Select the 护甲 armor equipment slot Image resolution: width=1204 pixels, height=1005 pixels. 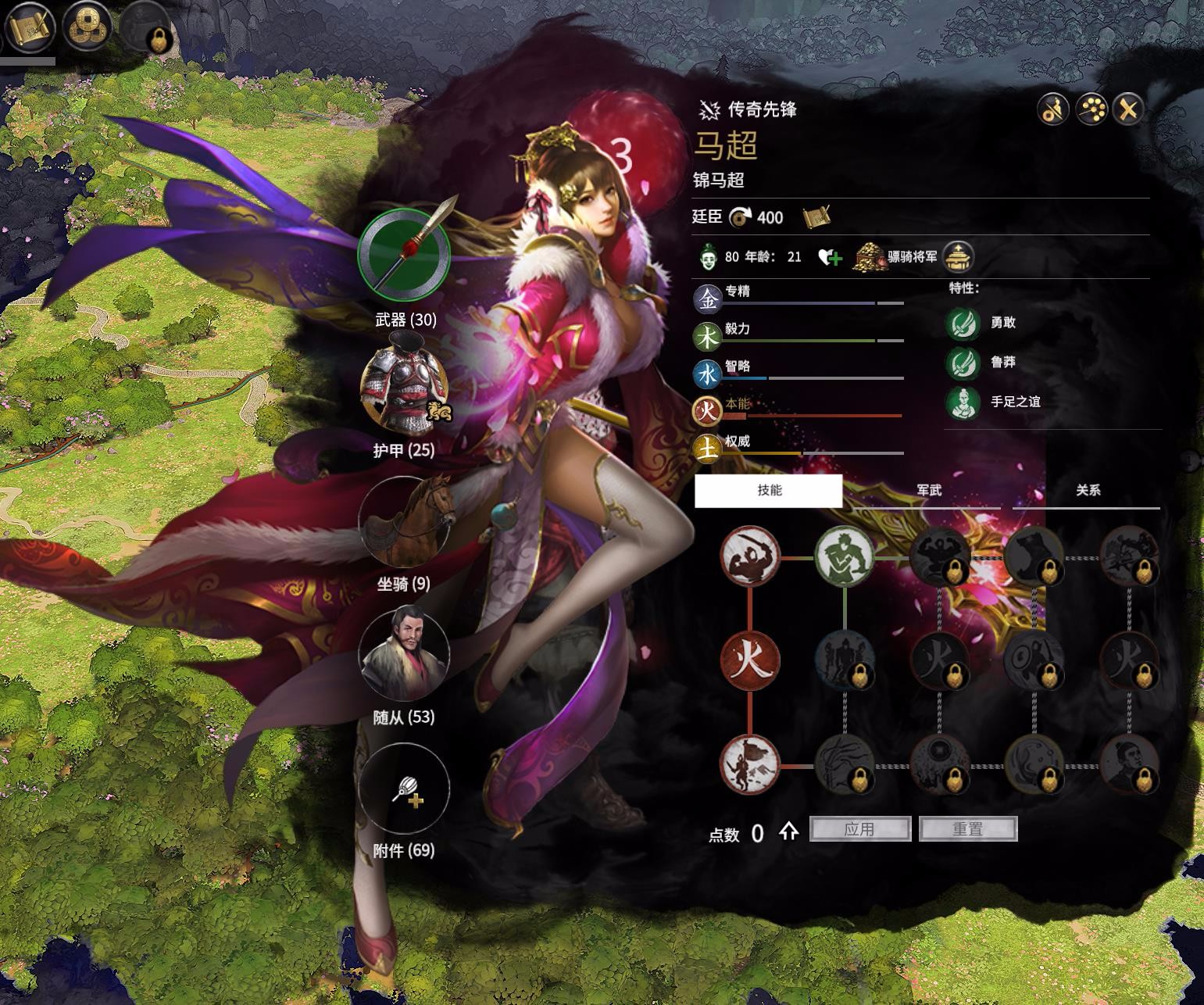coord(404,388)
